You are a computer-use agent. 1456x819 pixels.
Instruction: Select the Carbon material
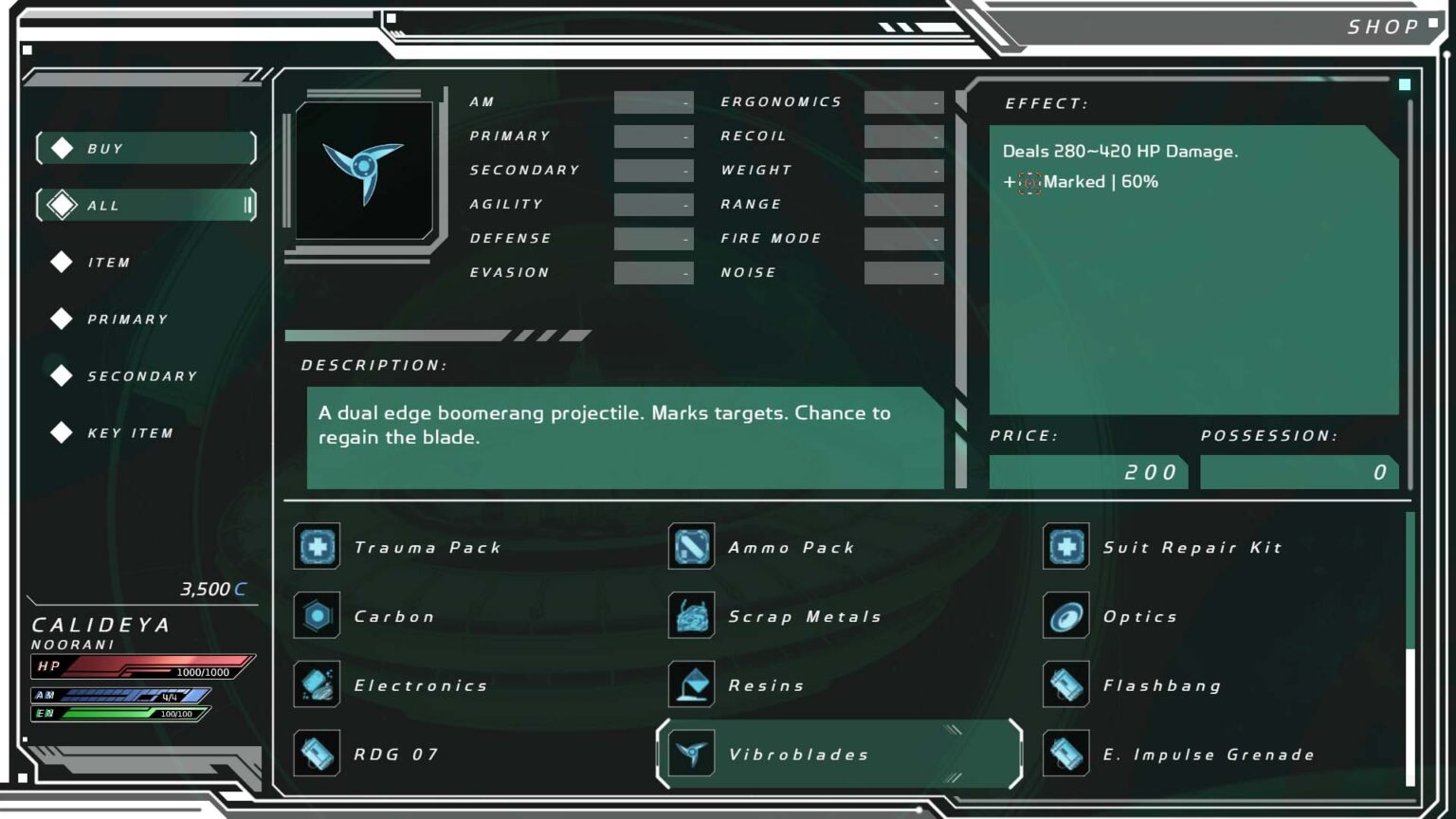[x=393, y=617]
